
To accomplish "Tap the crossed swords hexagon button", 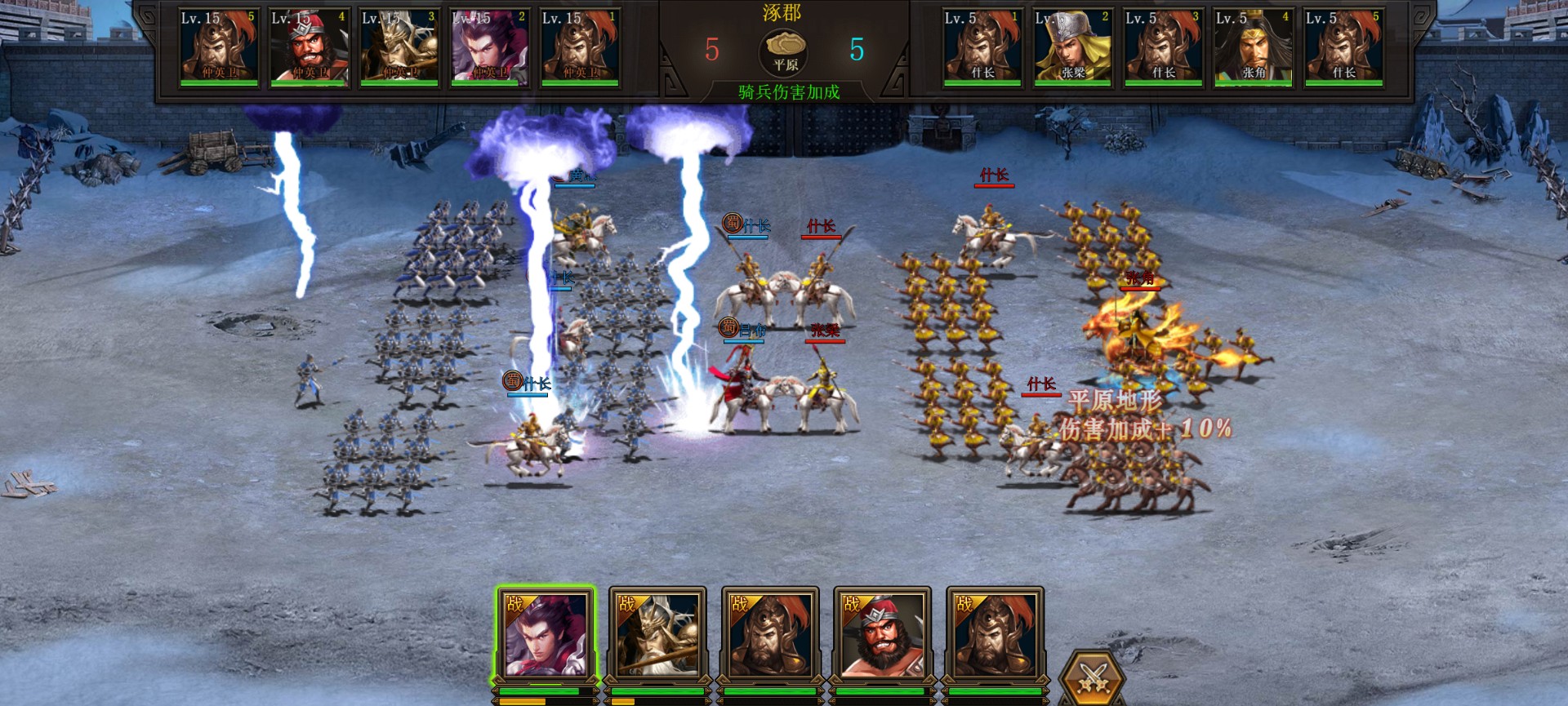I will (1092, 679).
